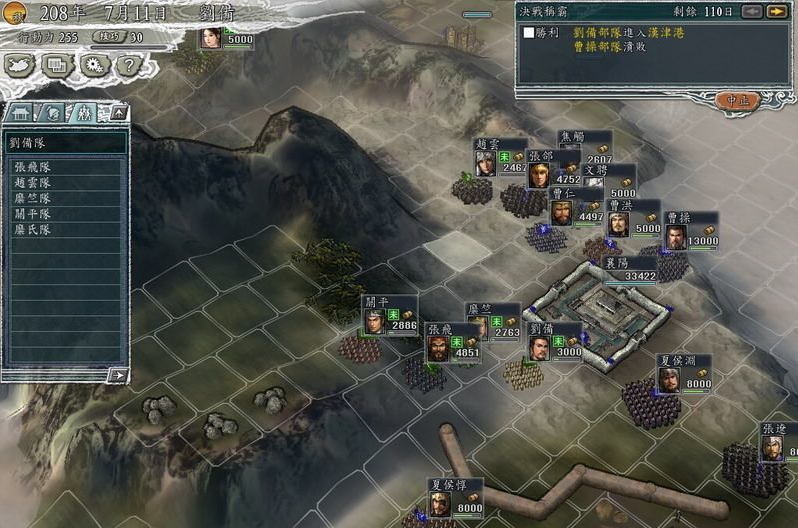Click the arrow button at list panel bottom
798x528 pixels.
pyautogui.click(x=118, y=375)
